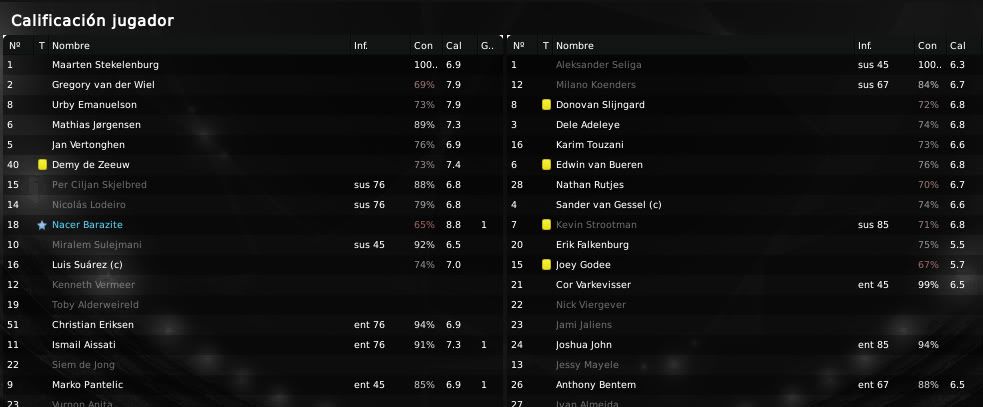Screen dimensions: 983x407
Task: Choose Urby Emanuelson from the list
Action: 94,105
